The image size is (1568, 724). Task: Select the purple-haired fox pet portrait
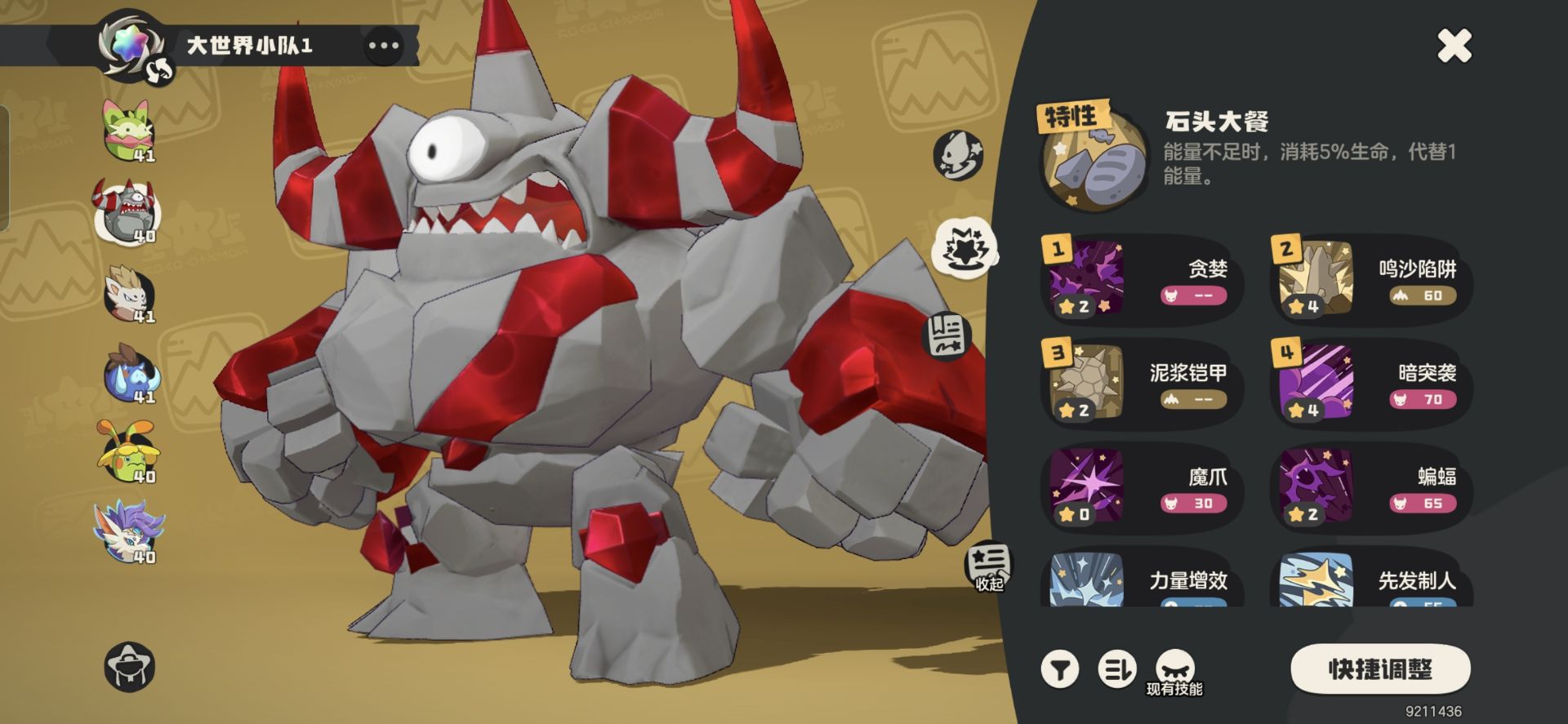pyautogui.click(x=128, y=532)
